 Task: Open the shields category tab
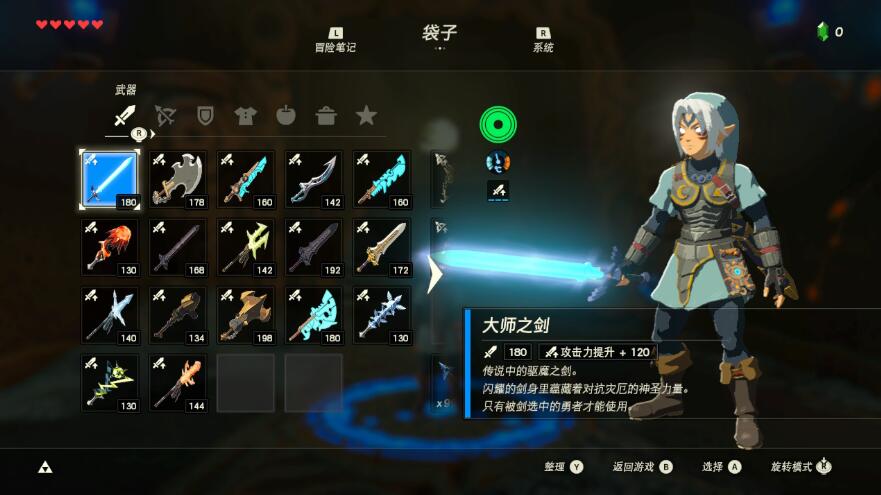(205, 116)
